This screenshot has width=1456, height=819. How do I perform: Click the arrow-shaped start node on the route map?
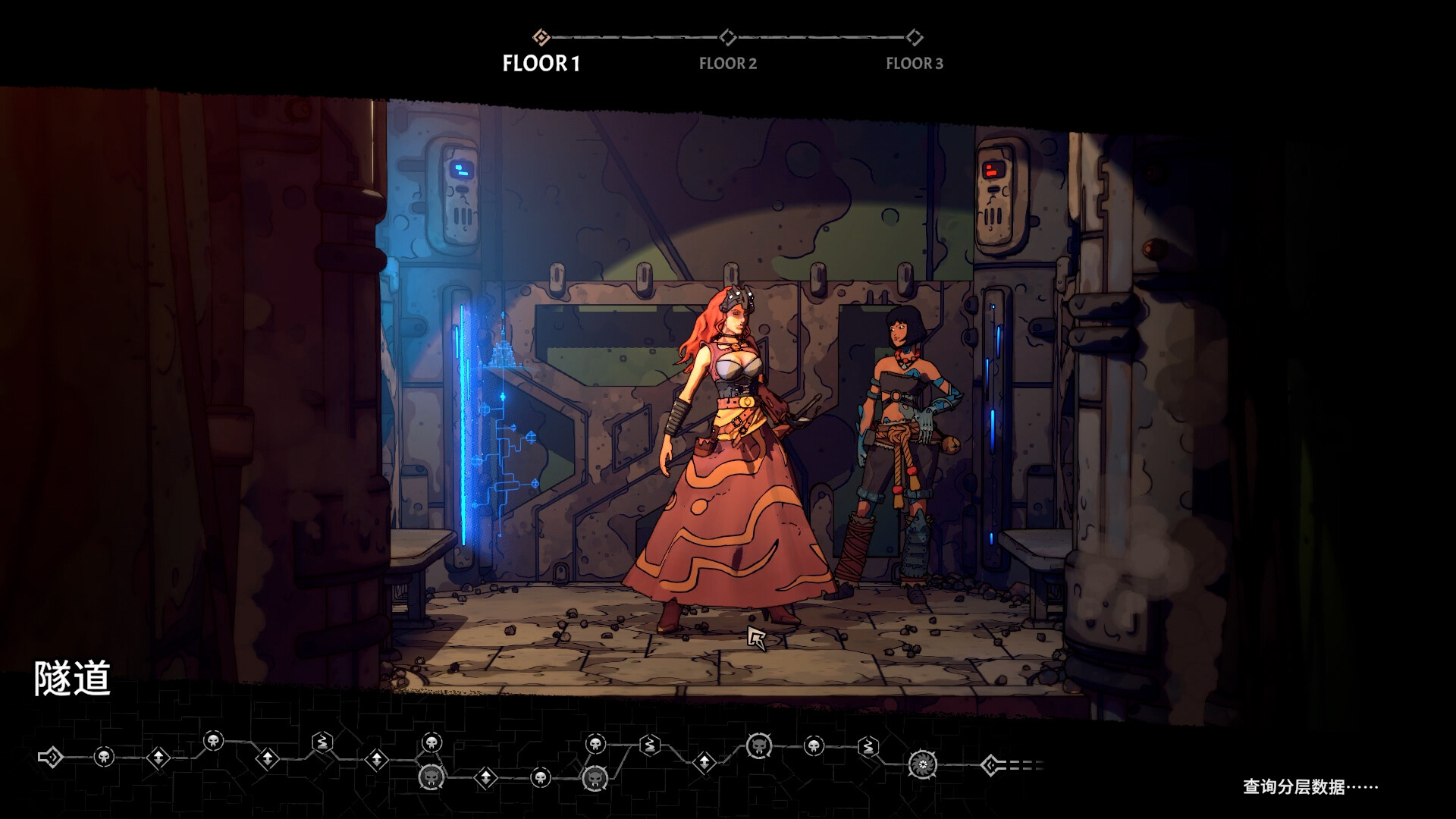[50, 757]
